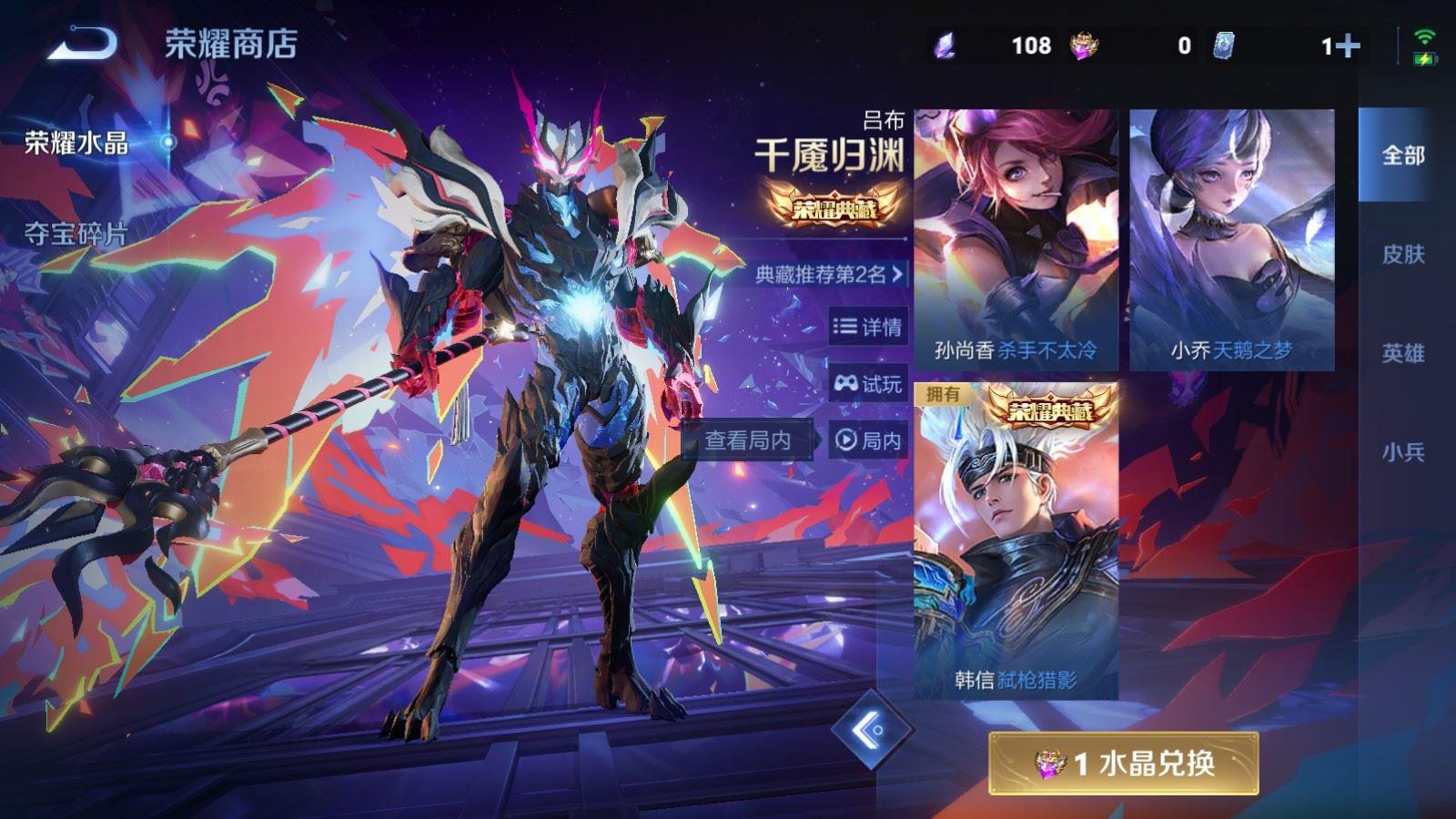Click the 查看局内 view in-game button
The height and width of the screenshot is (819, 1456).
749,440
